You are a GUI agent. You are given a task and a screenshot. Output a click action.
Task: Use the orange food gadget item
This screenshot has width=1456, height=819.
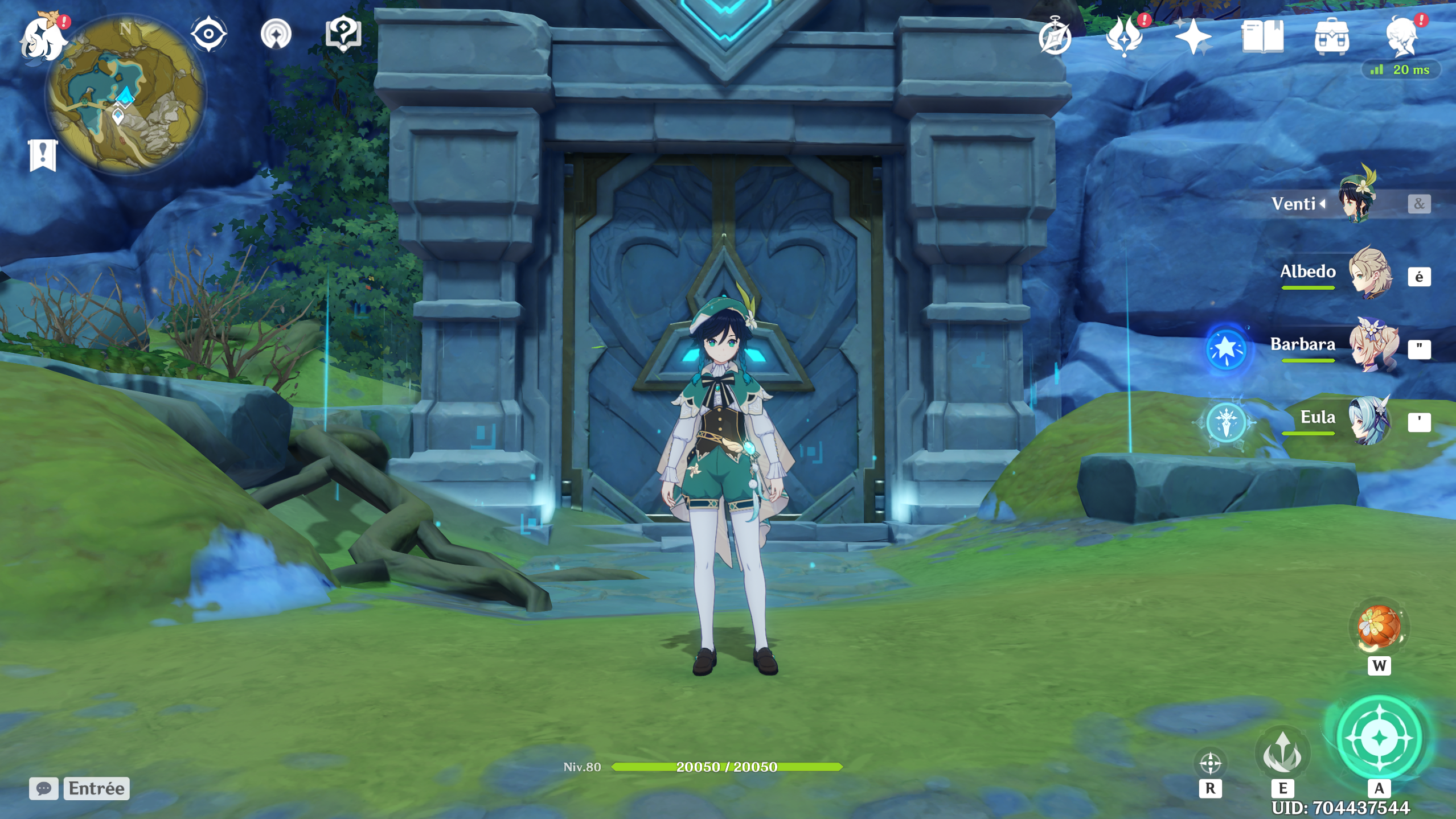(1379, 627)
